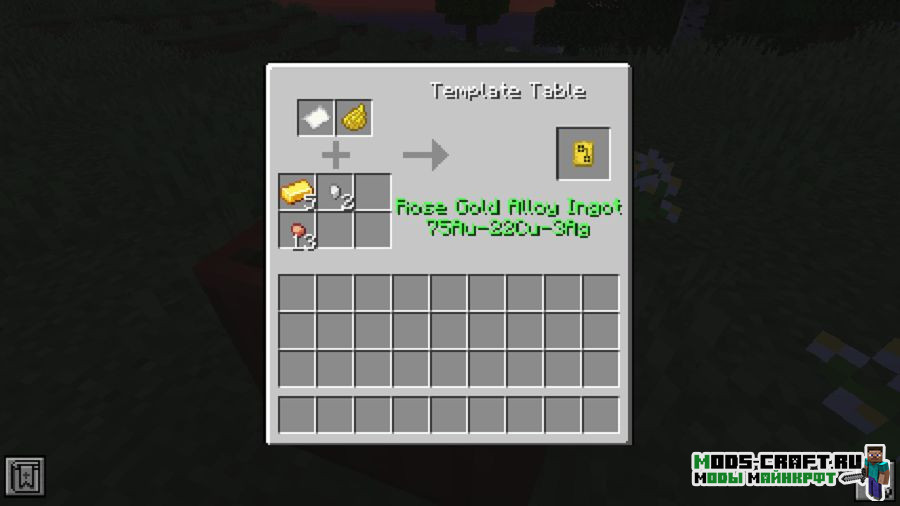The image size is (900, 506).
Task: Select the gold ingot stack of five
Action: pos(298,192)
